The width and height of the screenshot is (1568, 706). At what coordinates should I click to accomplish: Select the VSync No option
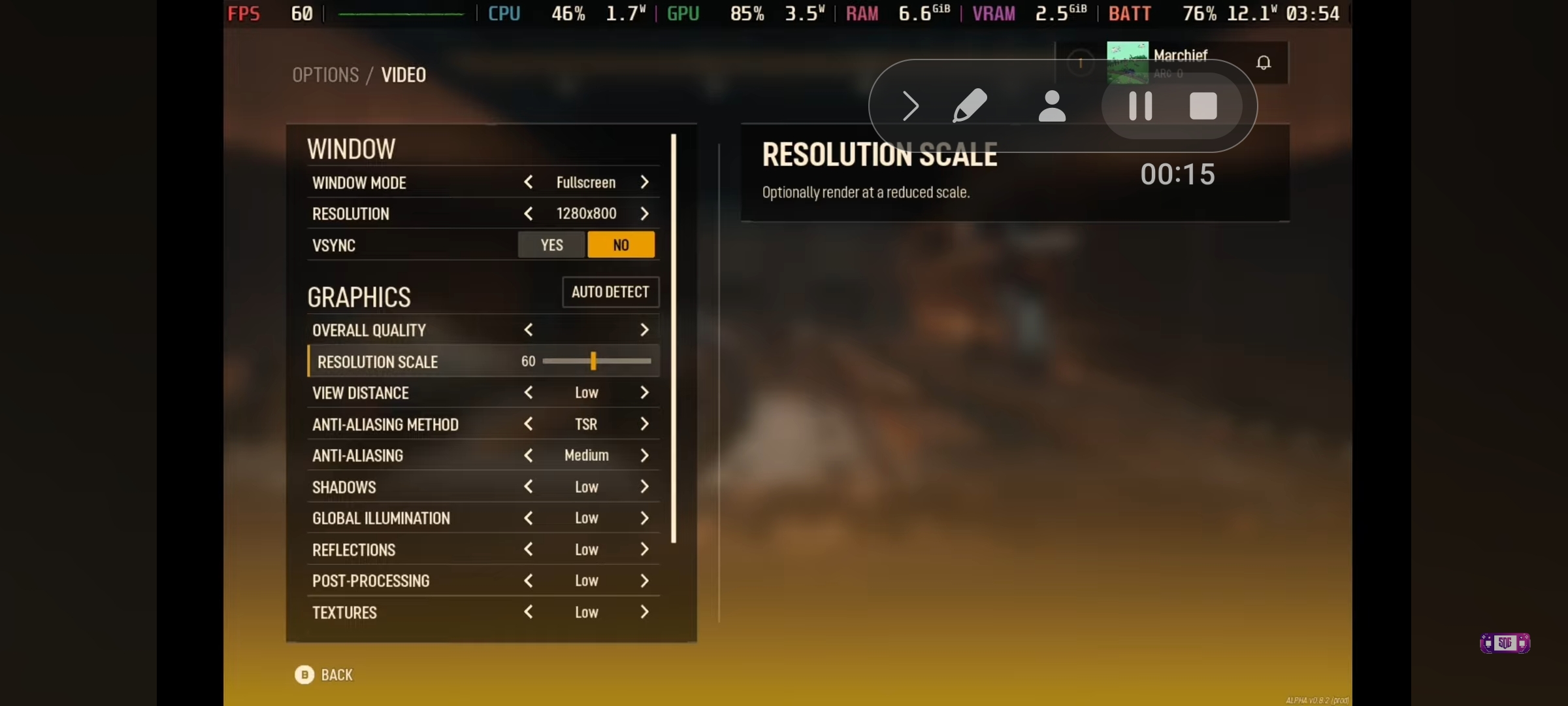coord(621,245)
